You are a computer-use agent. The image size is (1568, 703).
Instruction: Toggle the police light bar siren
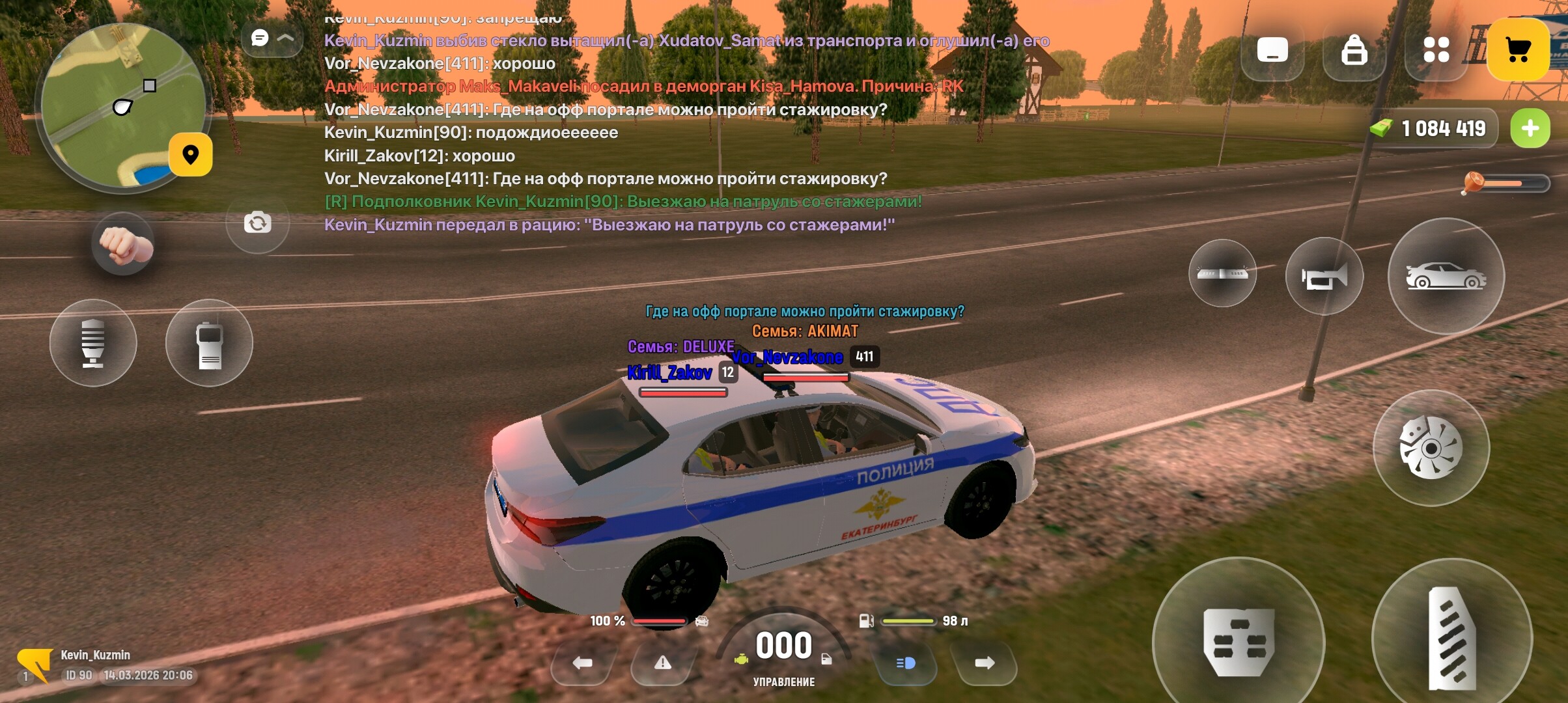click(x=1222, y=273)
